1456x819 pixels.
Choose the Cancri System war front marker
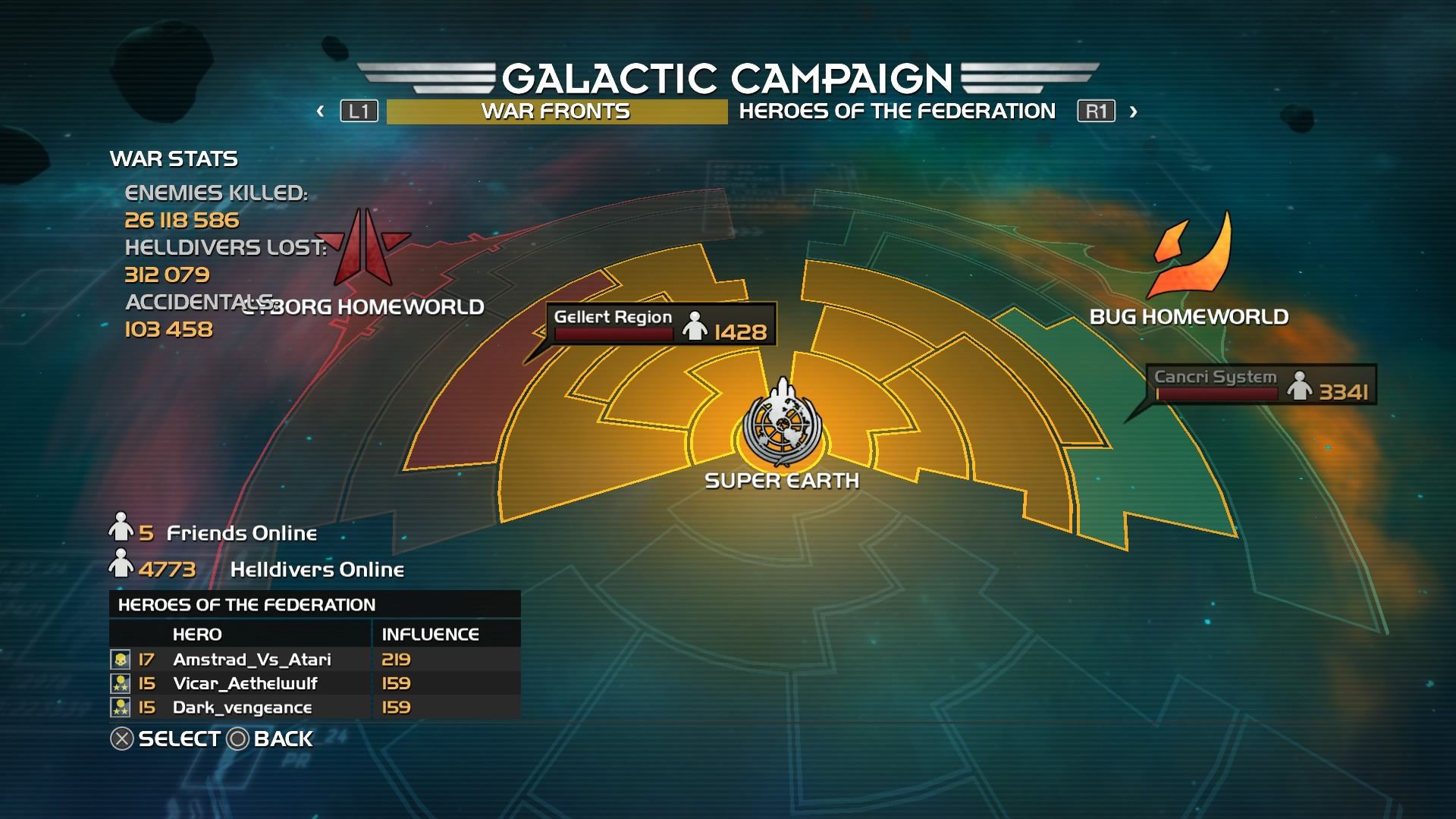click(x=1260, y=384)
